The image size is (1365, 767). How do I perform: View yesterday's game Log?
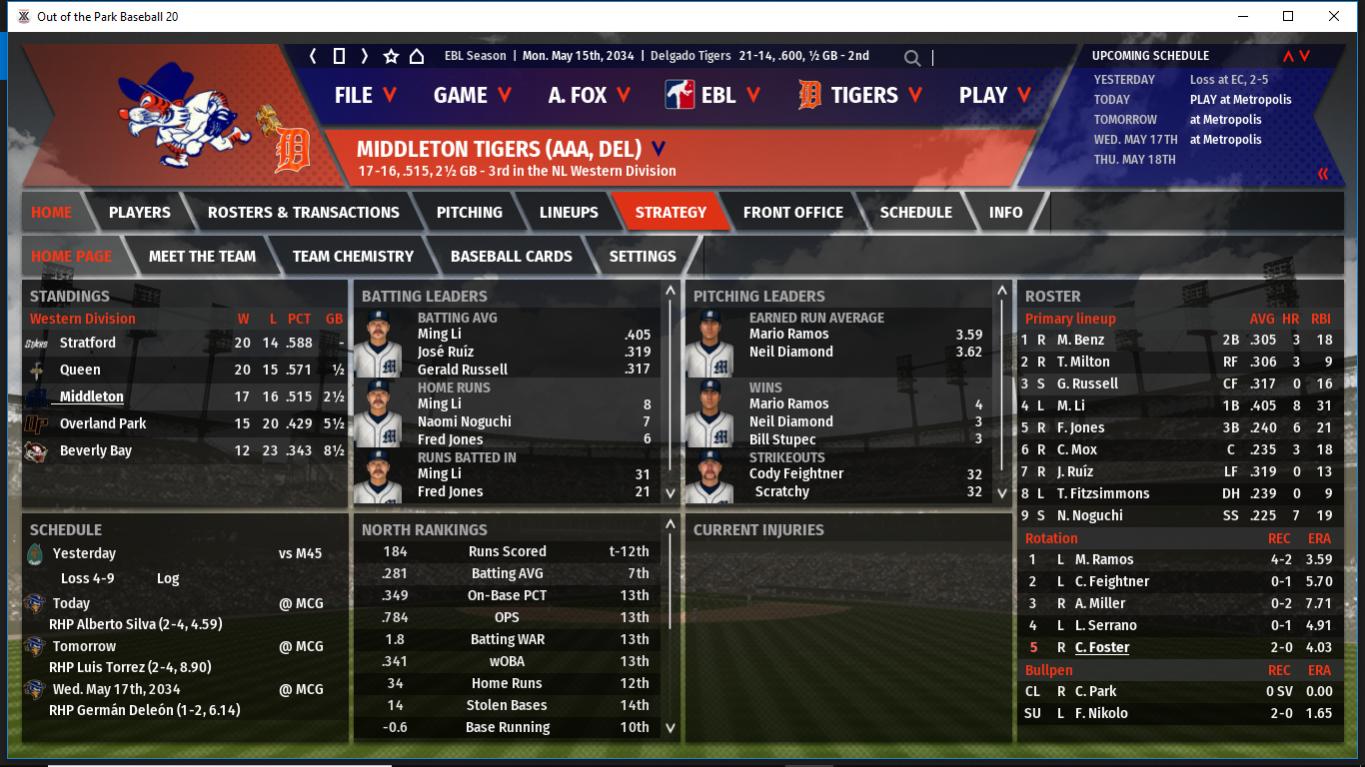click(168, 578)
